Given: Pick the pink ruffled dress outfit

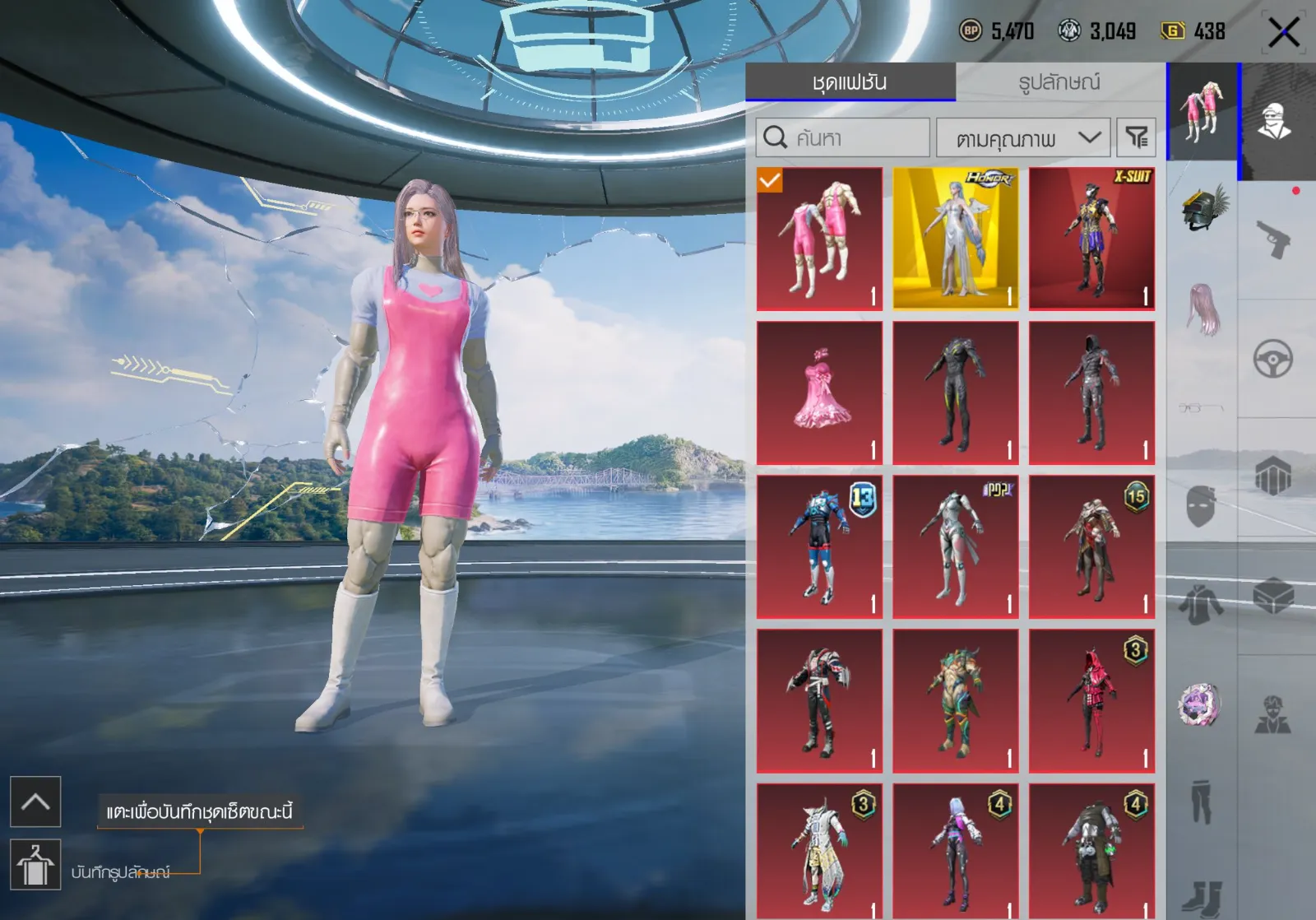Looking at the screenshot, I should click(819, 393).
